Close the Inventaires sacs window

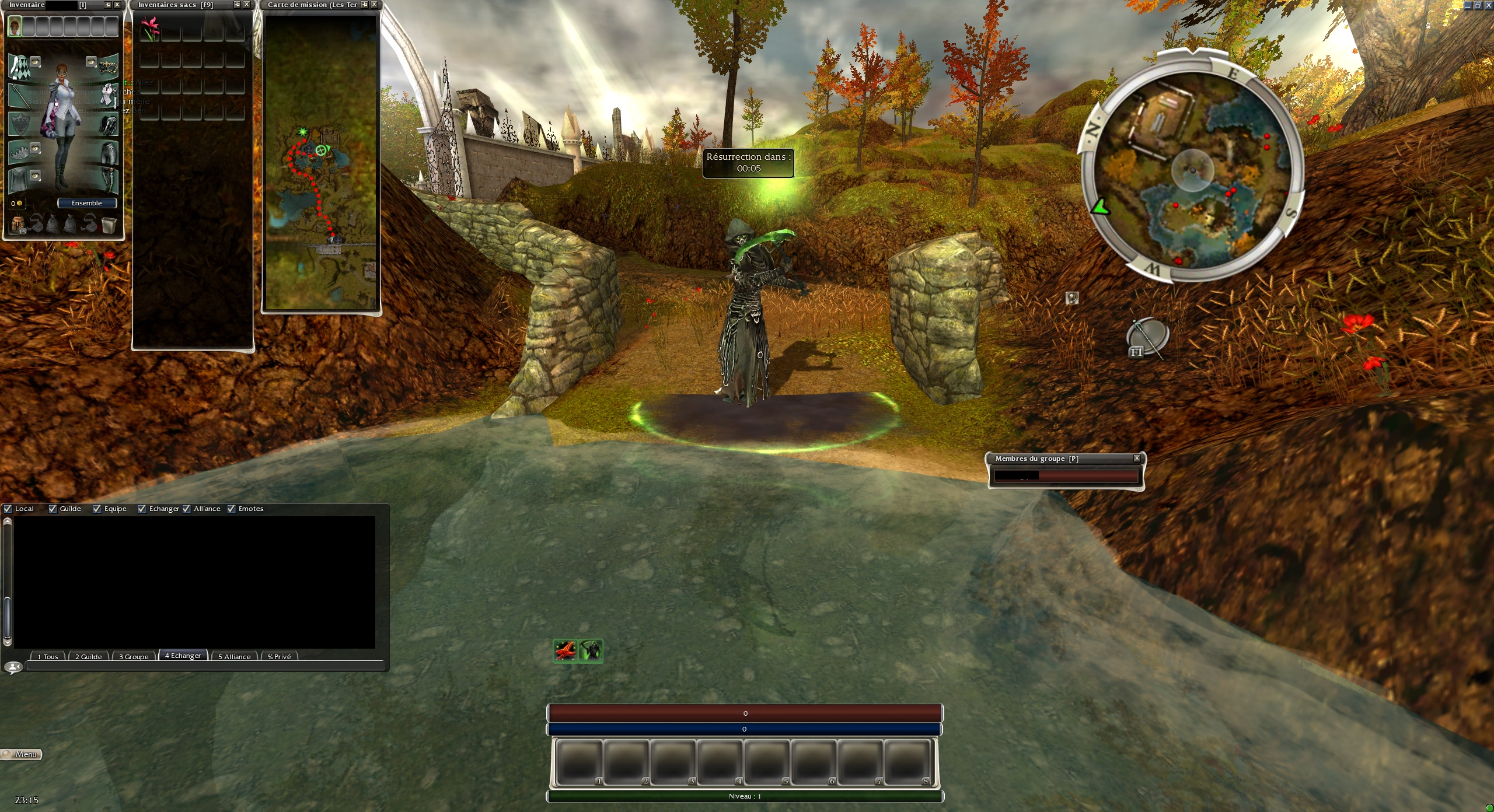[247, 5]
